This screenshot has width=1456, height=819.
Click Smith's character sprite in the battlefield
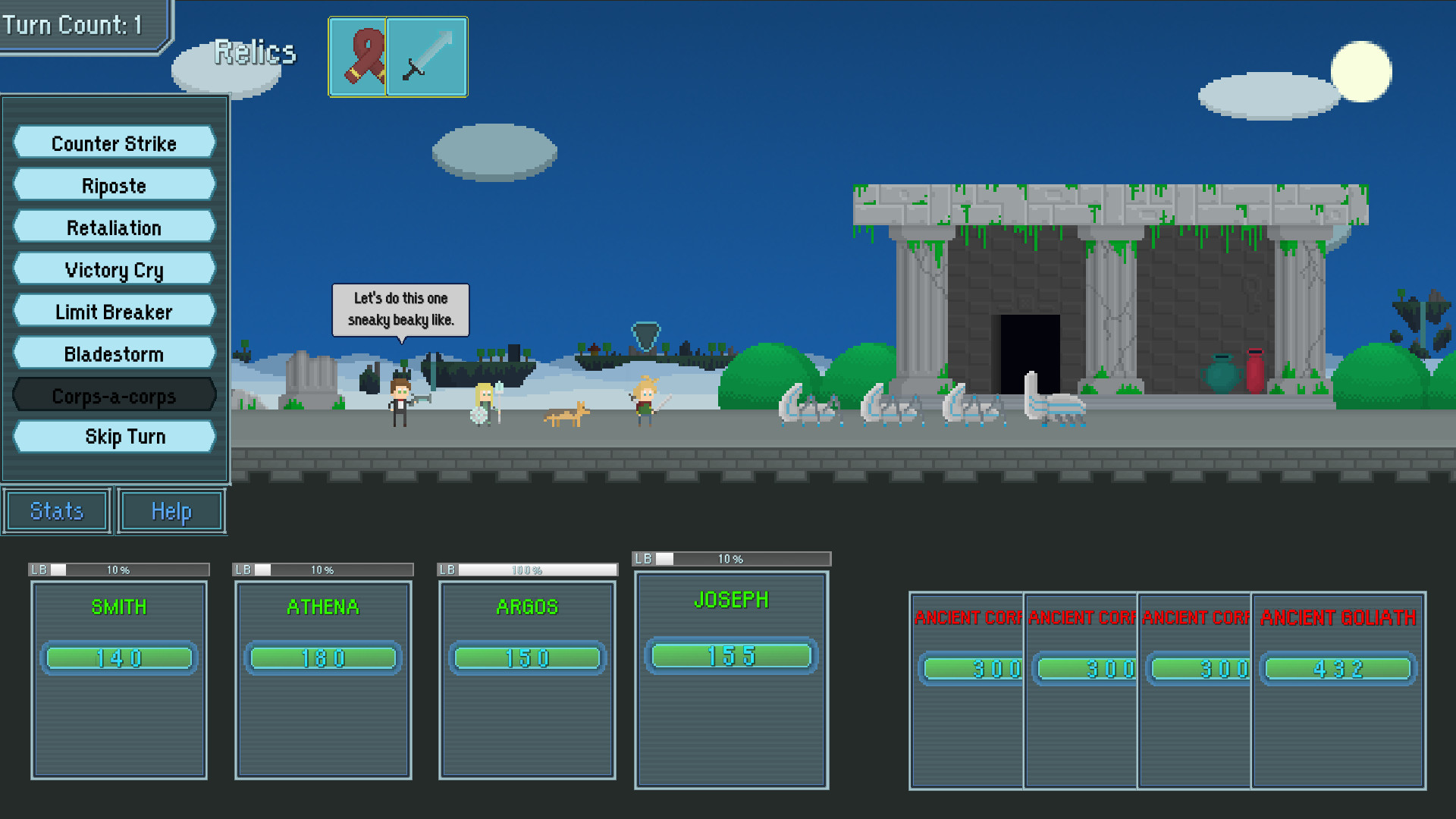point(401,402)
